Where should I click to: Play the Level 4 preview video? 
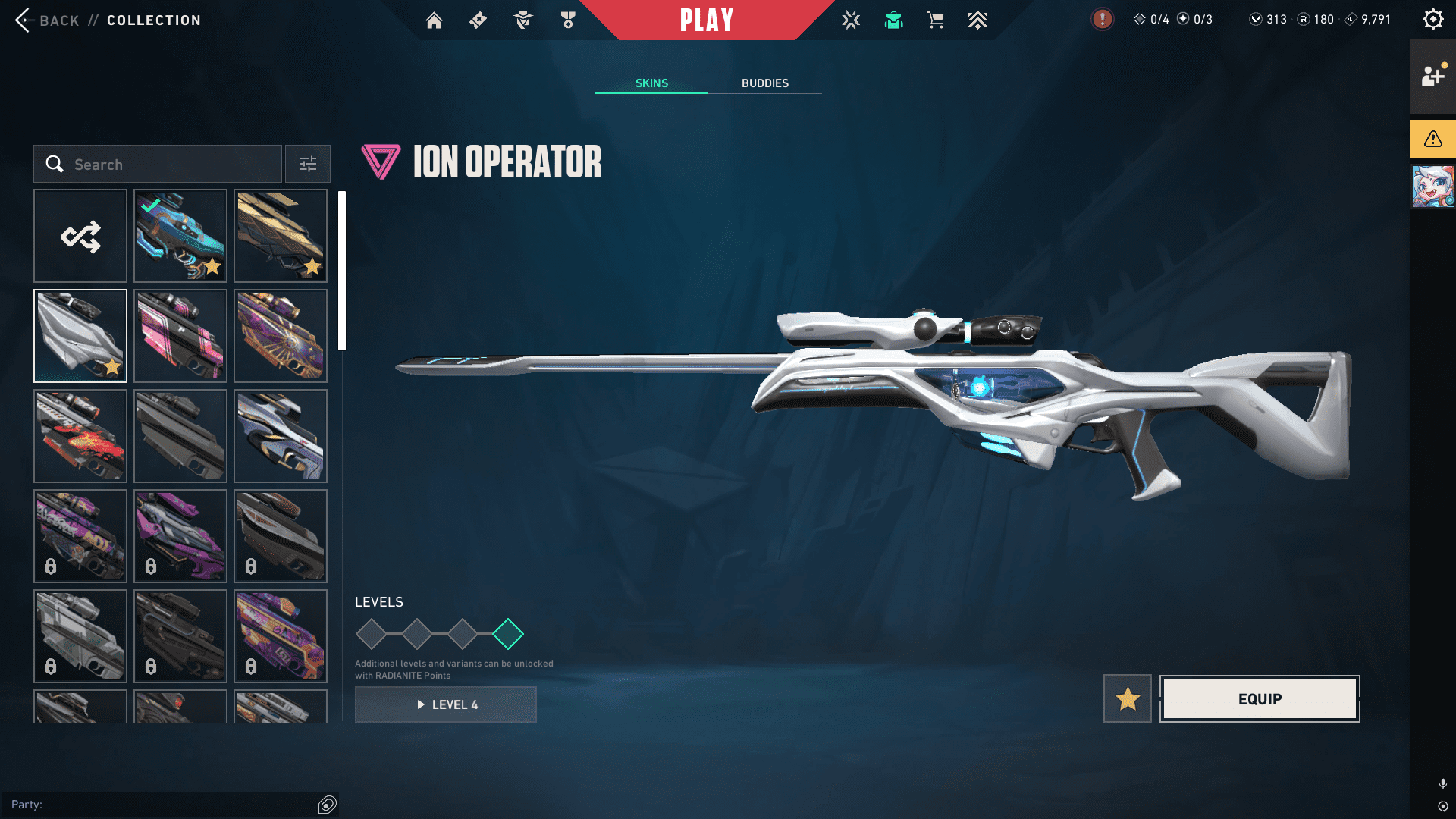coord(446,704)
